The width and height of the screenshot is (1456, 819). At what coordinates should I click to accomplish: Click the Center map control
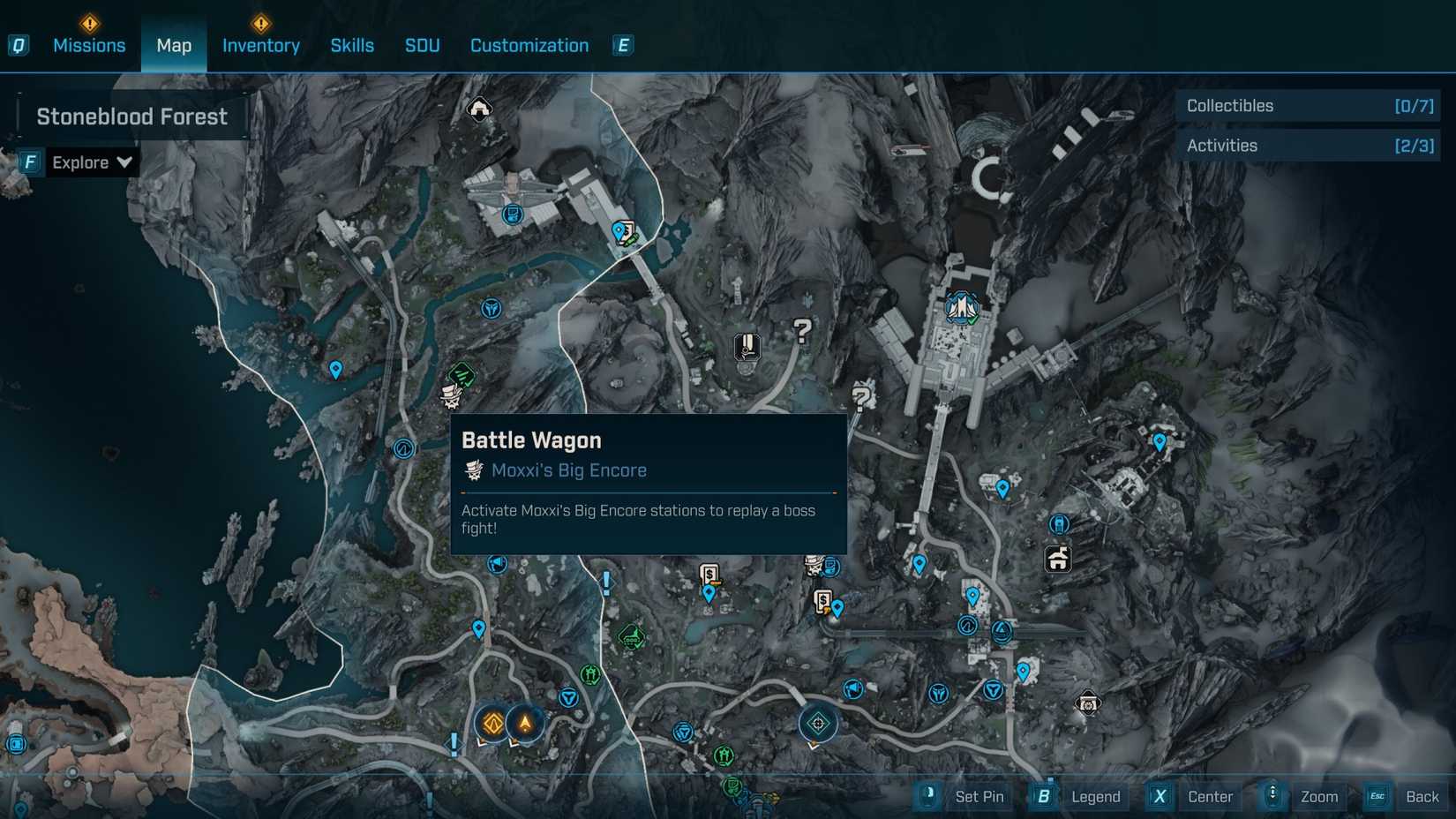[x=1210, y=796]
